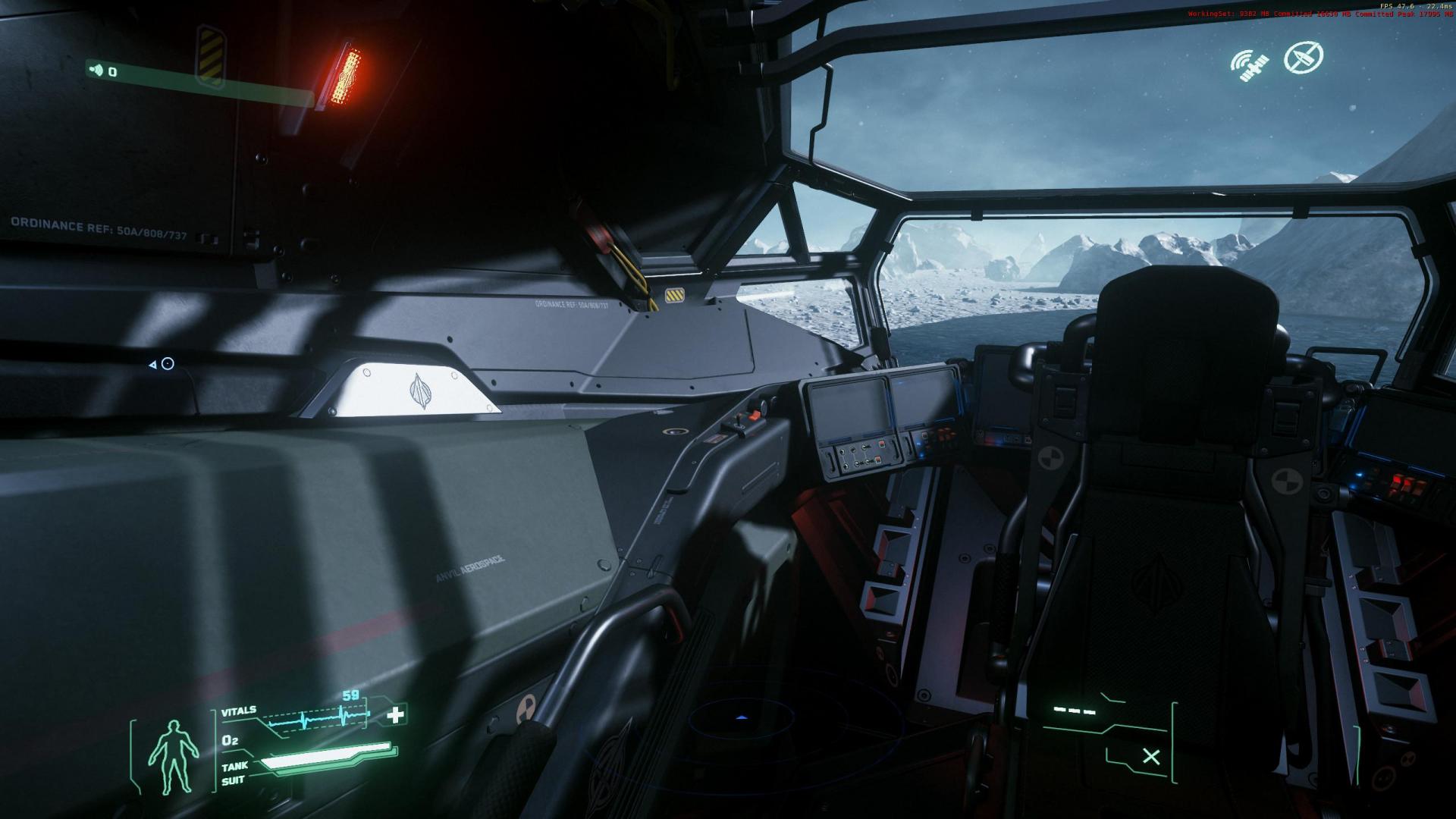
Task: Flip the lower red toggle switch on the console
Action: [877, 459]
